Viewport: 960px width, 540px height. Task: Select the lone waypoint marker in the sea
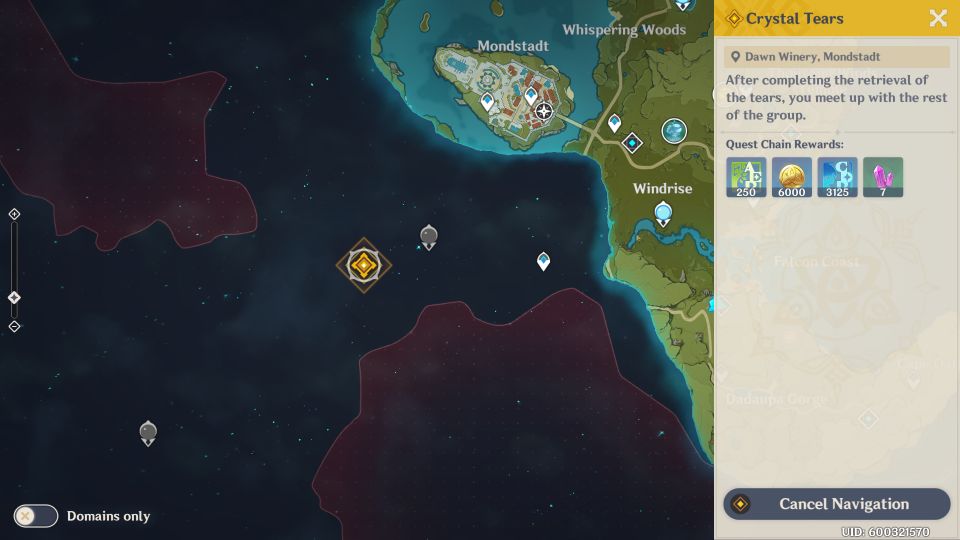pyautogui.click(x=543, y=261)
